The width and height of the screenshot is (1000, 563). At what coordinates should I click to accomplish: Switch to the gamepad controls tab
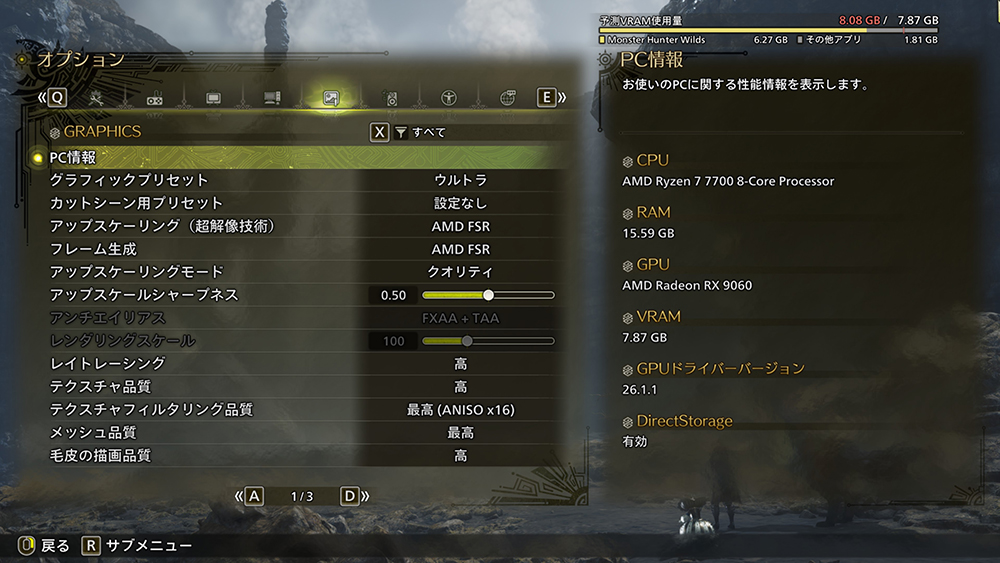click(155, 99)
